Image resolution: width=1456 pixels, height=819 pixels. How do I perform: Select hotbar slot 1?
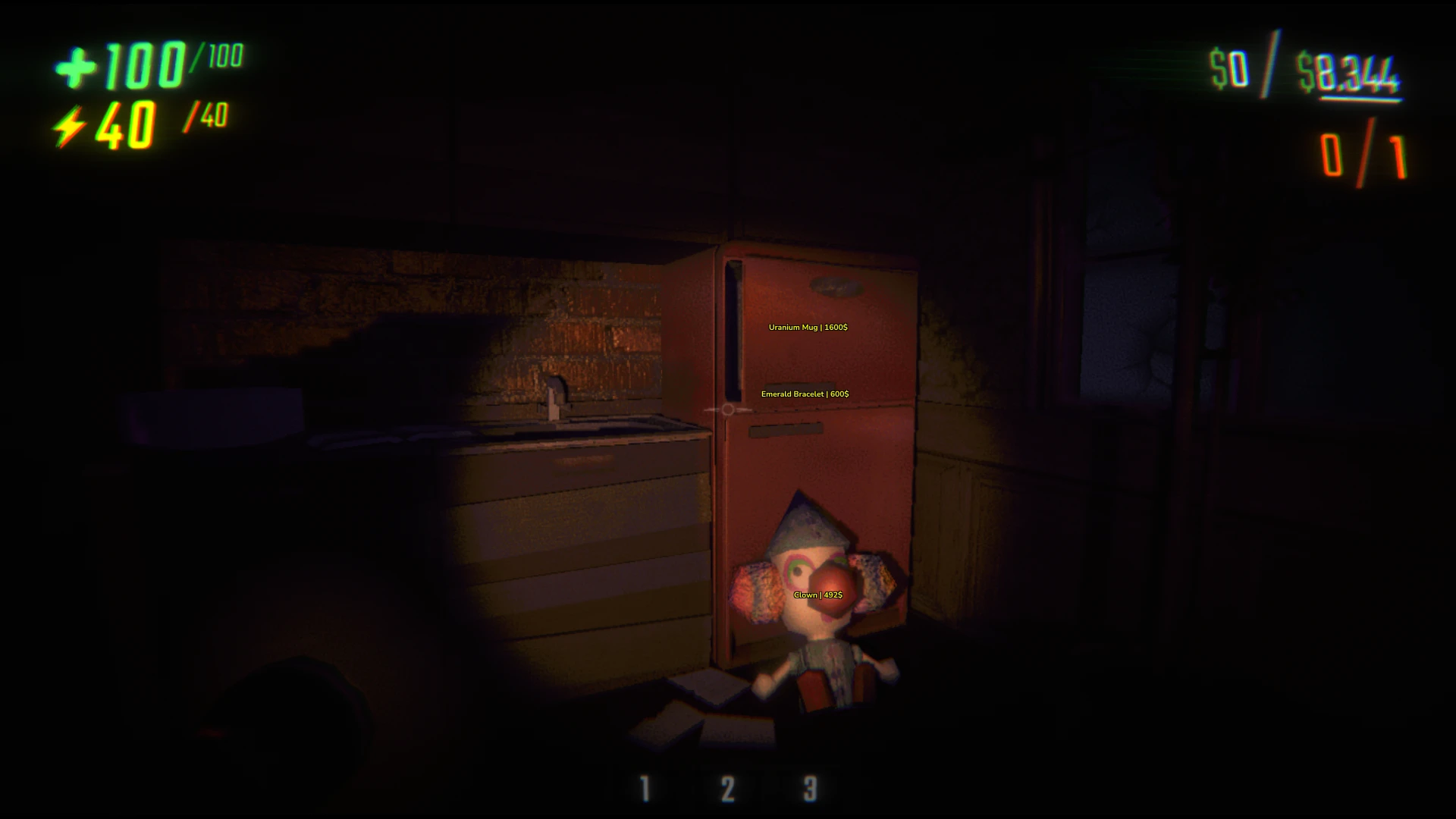coord(644,788)
